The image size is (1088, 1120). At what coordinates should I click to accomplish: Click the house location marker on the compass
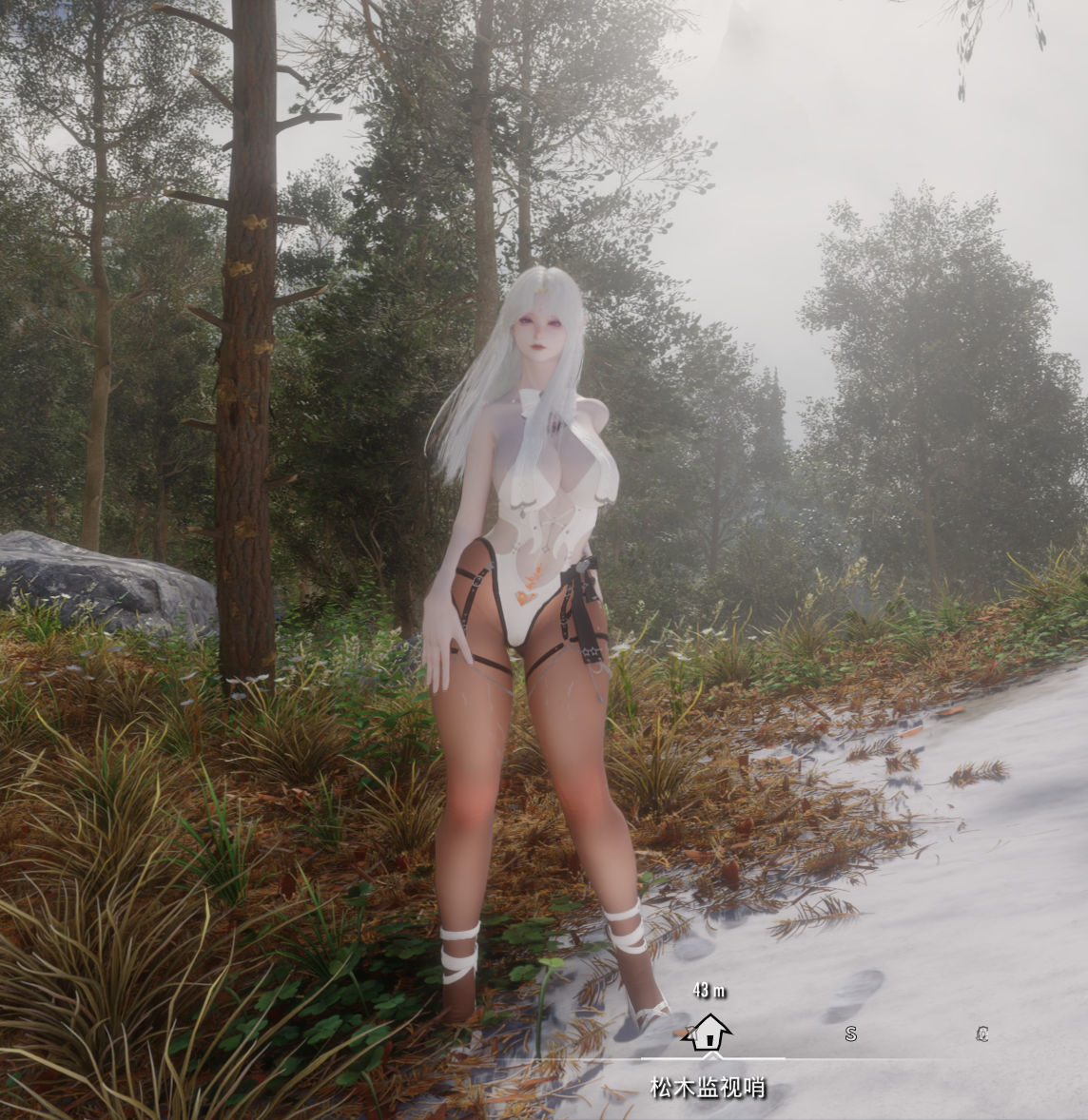709,1033
